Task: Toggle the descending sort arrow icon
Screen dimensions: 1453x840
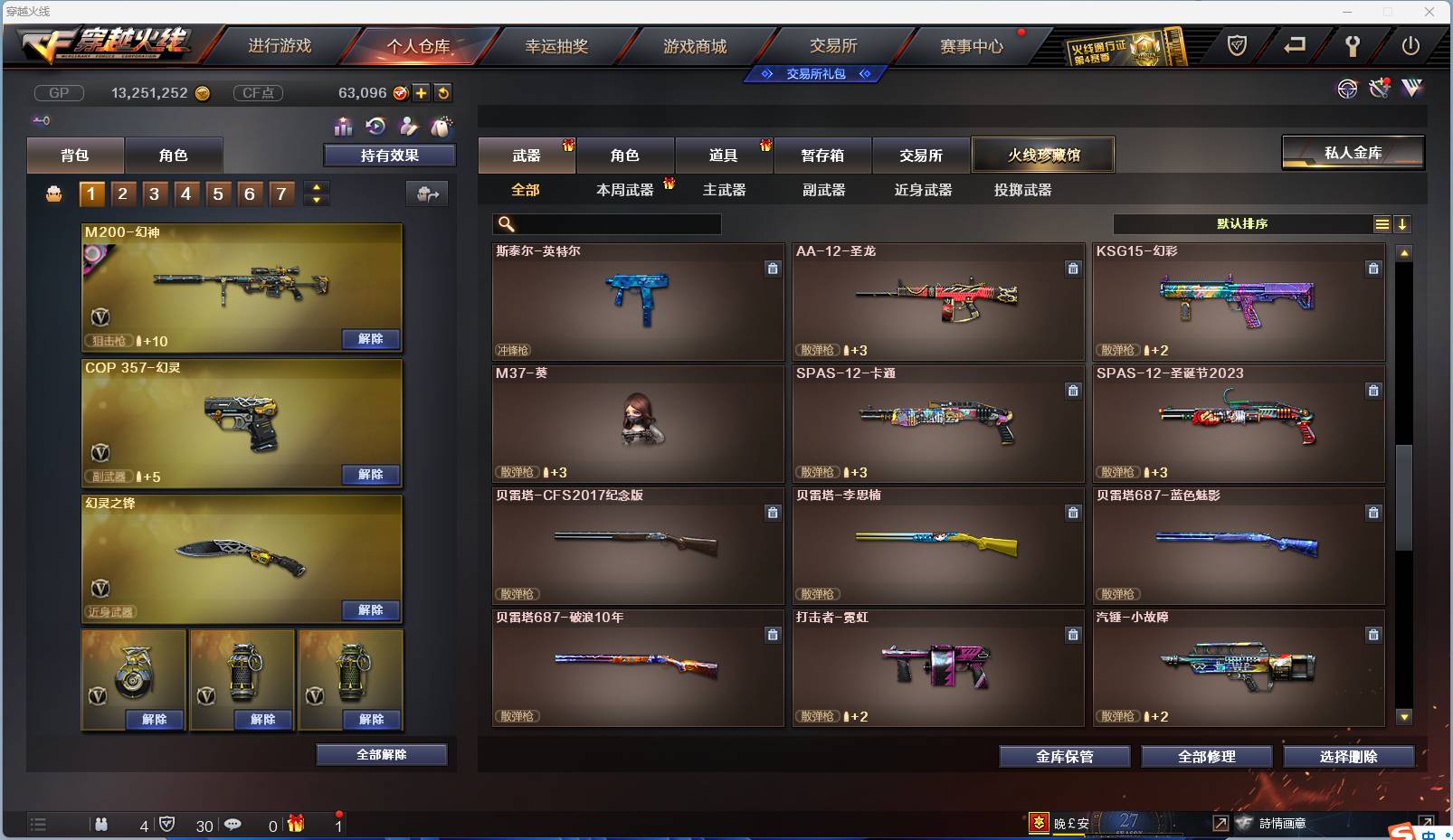Action: pos(1403,223)
